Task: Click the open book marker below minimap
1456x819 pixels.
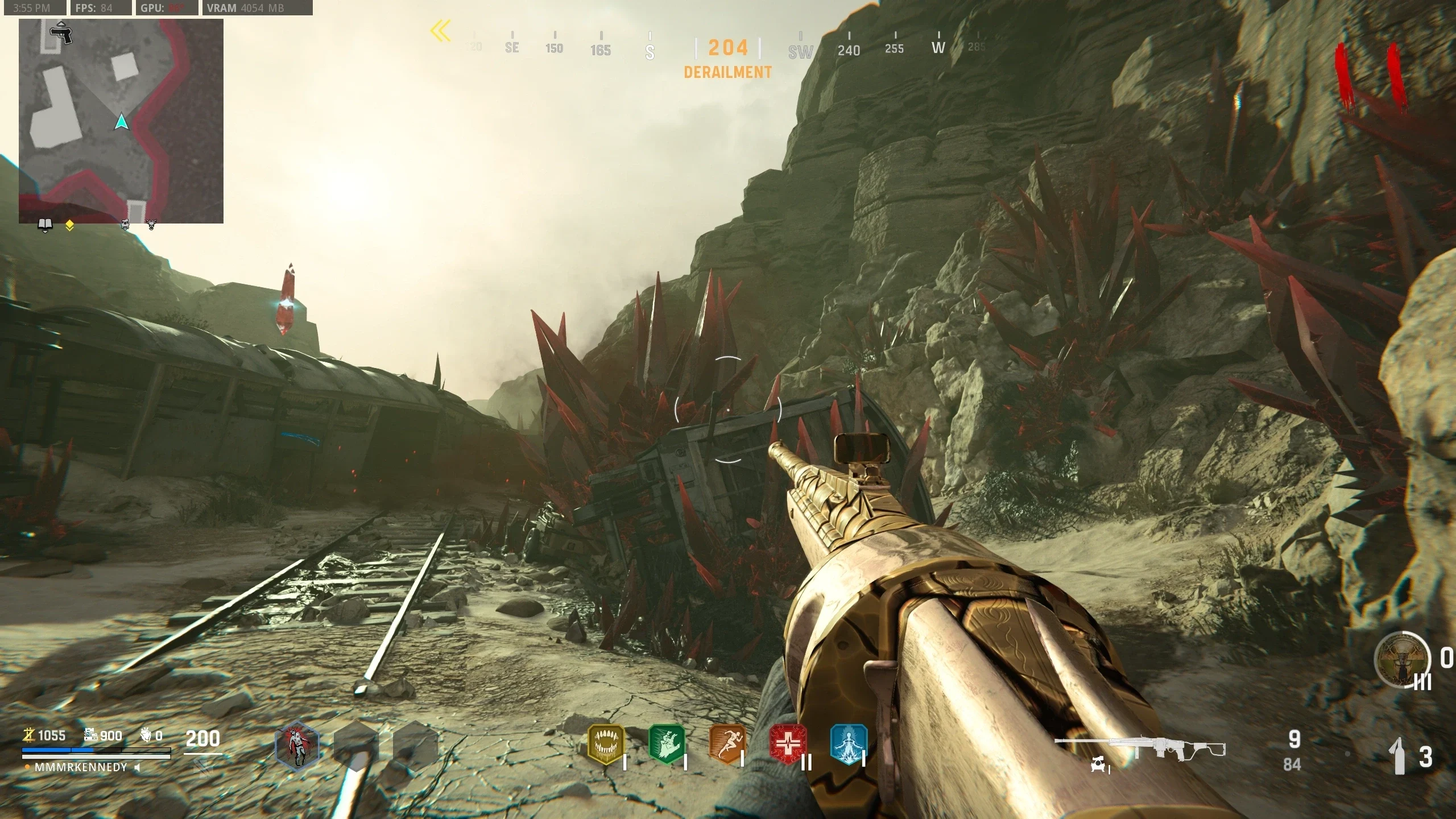Action: tap(45, 225)
